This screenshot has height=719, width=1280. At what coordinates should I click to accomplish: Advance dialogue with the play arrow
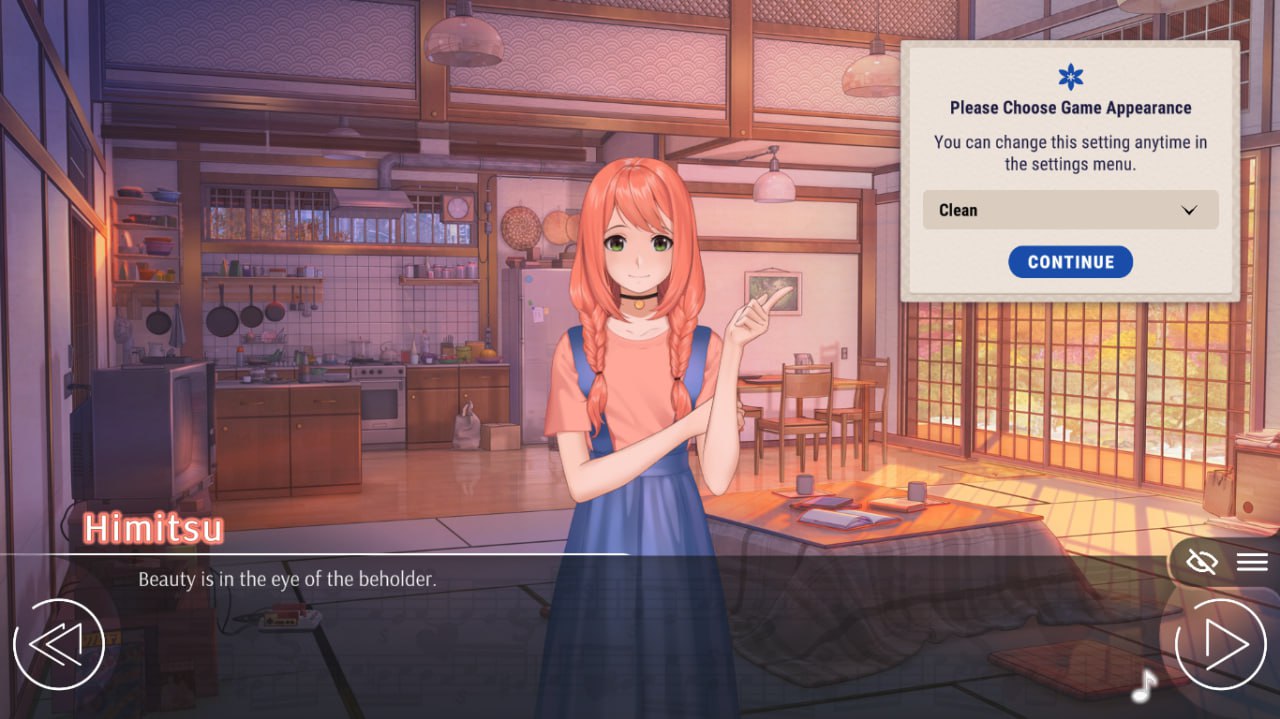1219,645
